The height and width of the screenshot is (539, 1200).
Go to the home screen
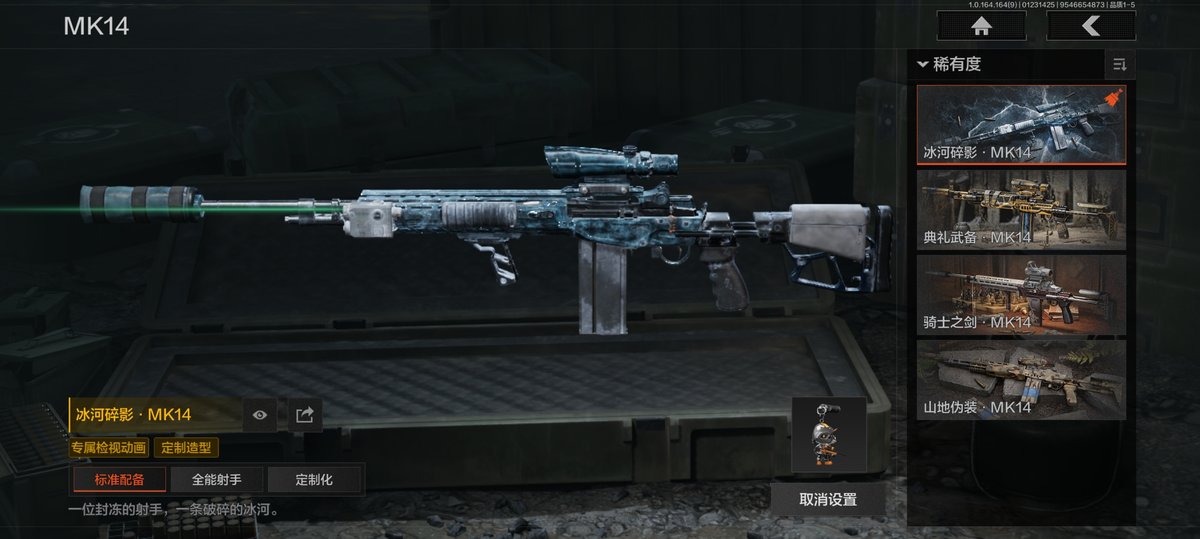coord(980,26)
